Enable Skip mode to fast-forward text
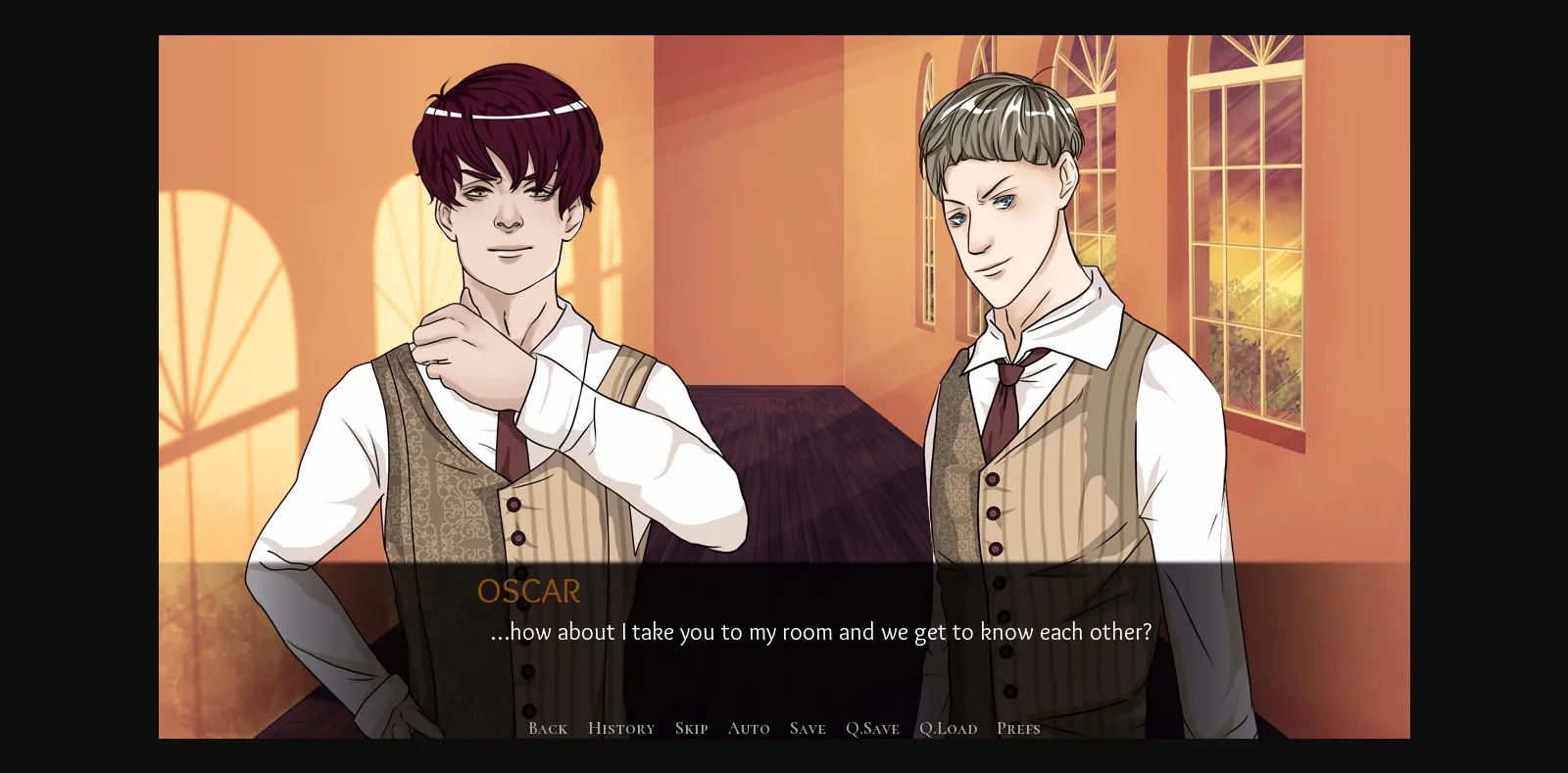This screenshot has width=1568, height=773. tap(692, 728)
